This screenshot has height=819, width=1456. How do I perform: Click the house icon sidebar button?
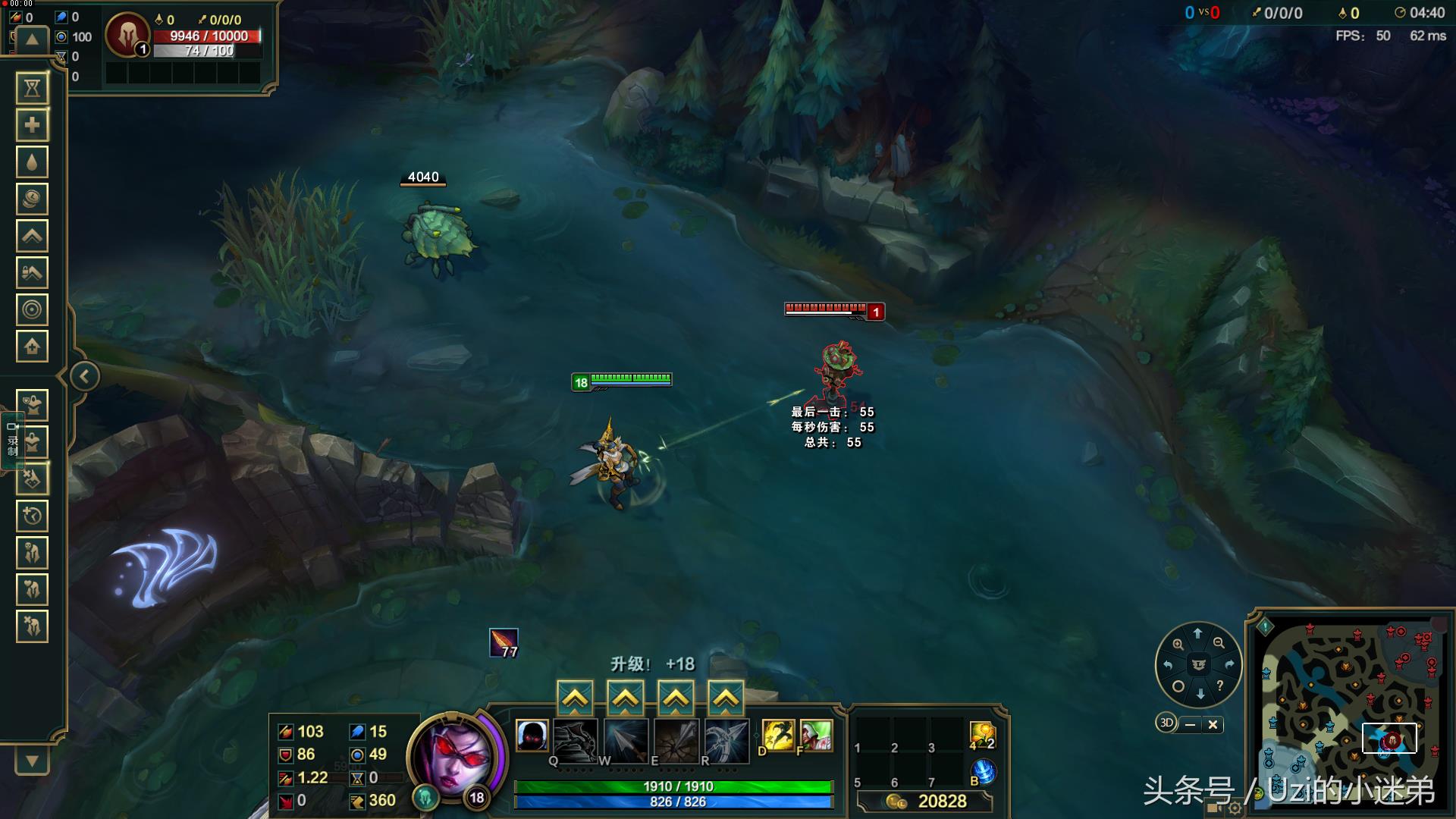(x=32, y=347)
